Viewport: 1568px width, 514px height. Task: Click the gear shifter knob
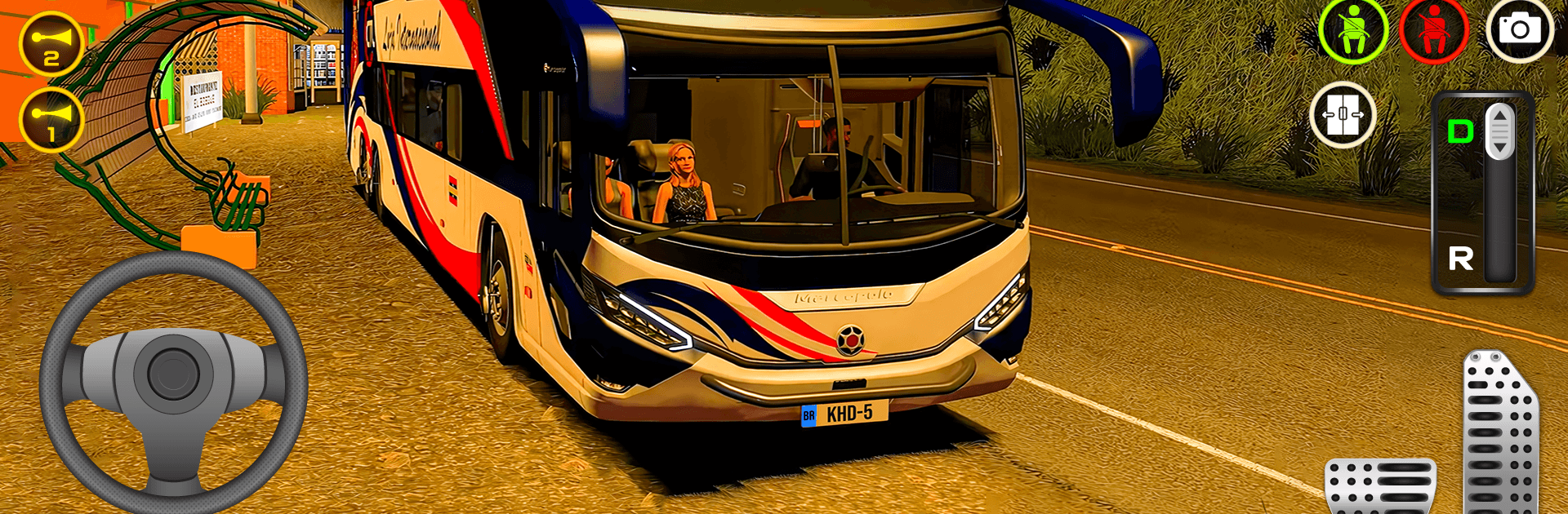tap(1499, 131)
